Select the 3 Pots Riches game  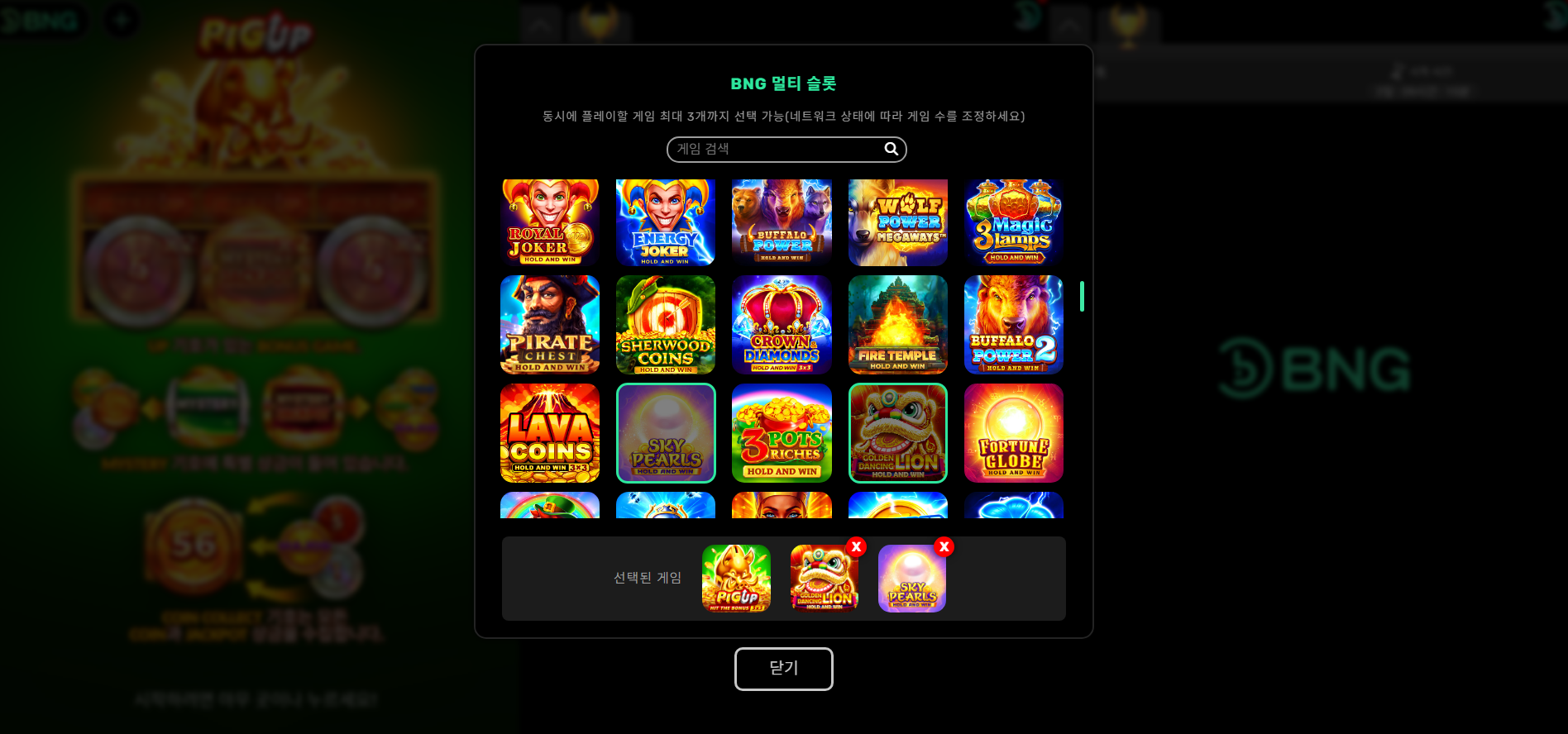782,432
